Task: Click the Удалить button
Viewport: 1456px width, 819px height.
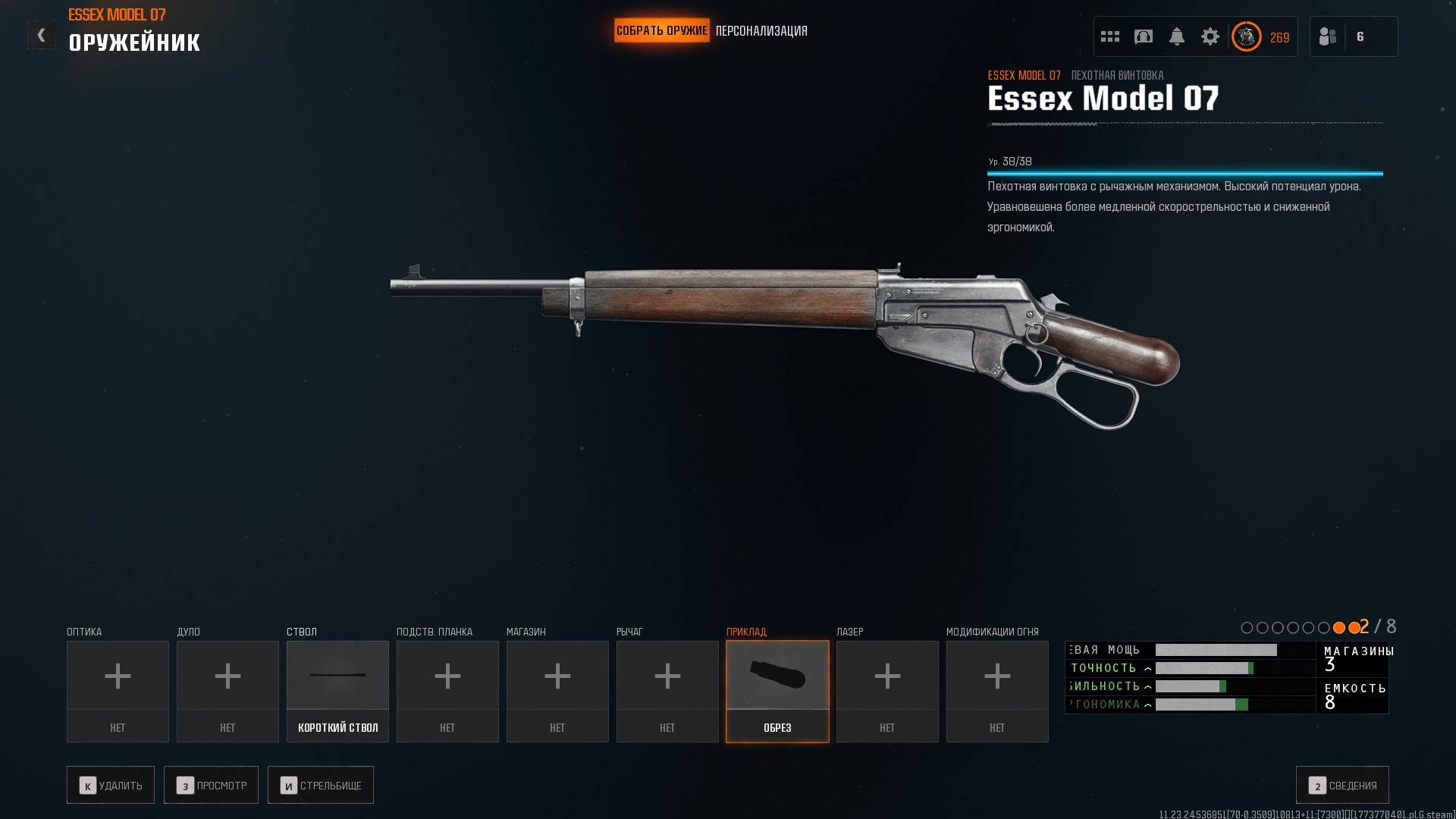Action: 111,785
